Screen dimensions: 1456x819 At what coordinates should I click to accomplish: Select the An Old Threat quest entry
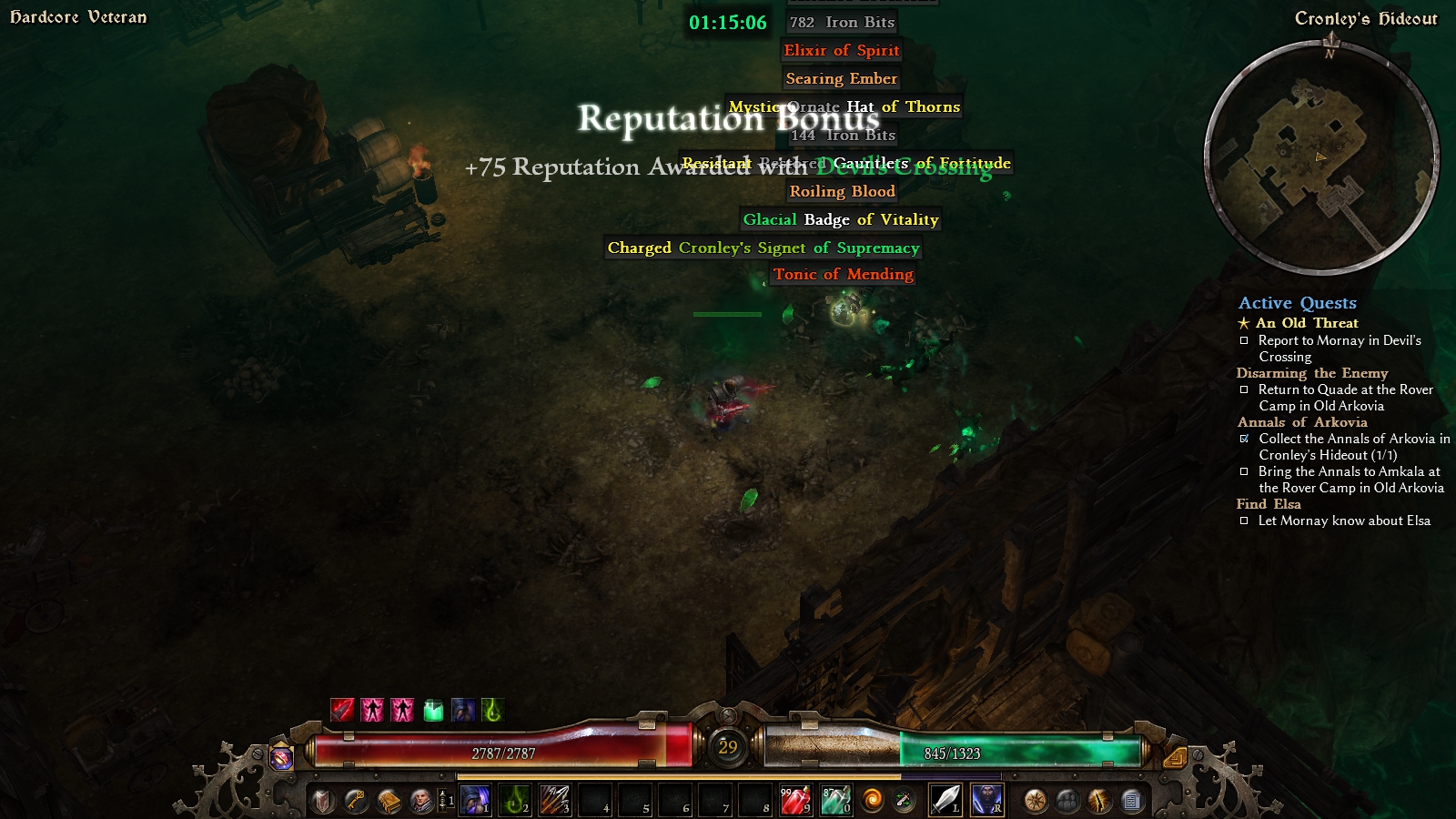click(1307, 323)
